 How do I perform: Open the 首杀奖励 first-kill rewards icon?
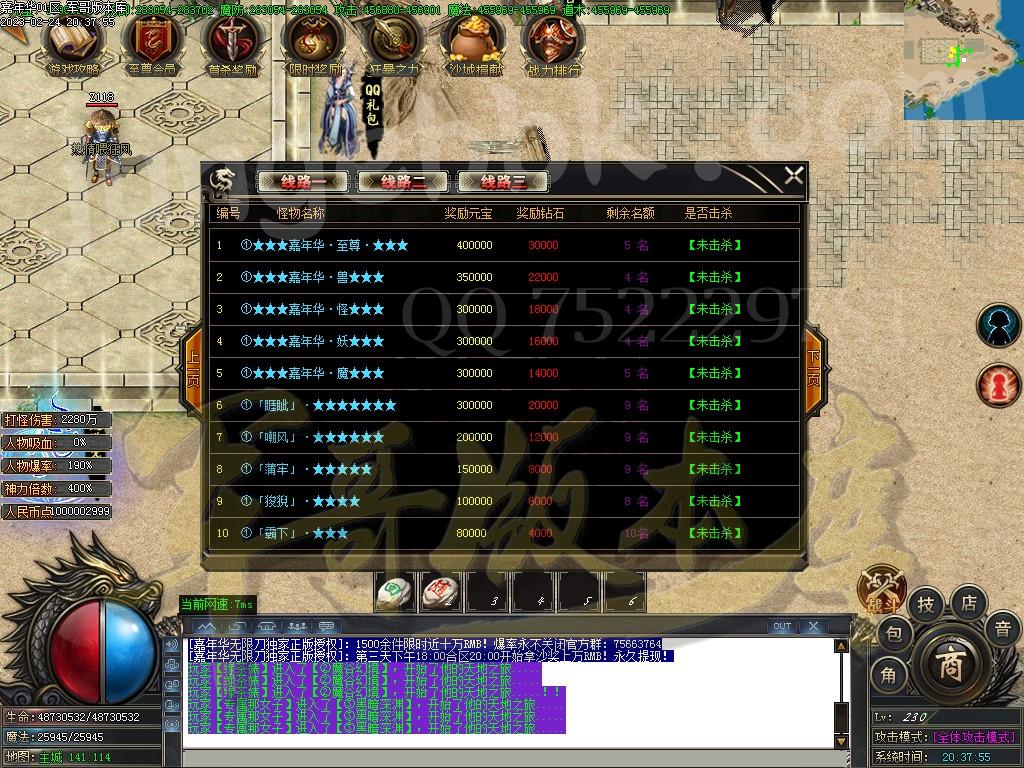[x=232, y=45]
